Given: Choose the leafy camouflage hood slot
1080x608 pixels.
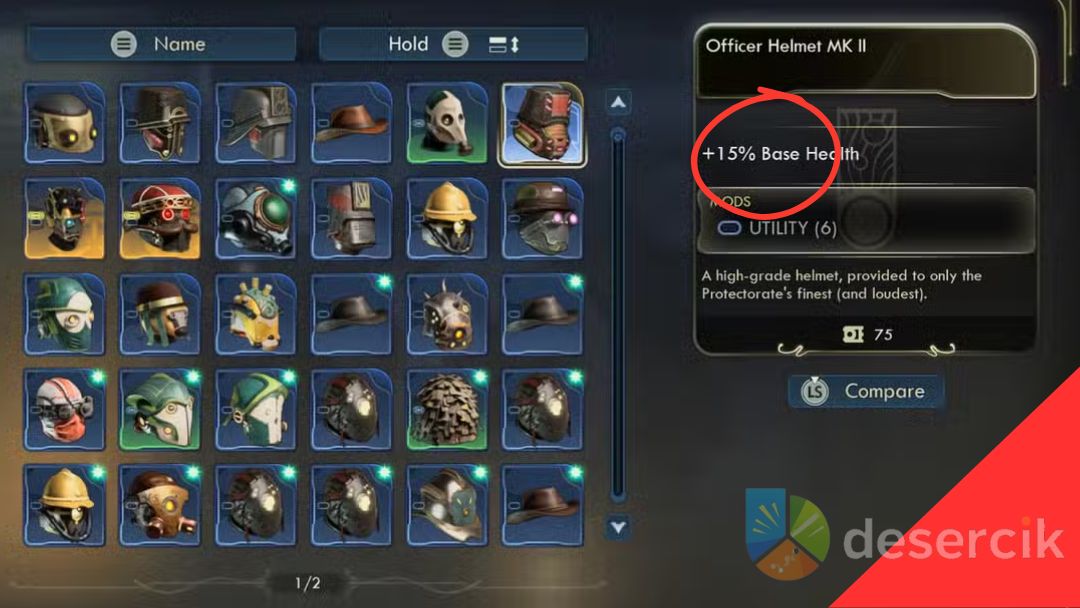Looking at the screenshot, I should (448, 408).
